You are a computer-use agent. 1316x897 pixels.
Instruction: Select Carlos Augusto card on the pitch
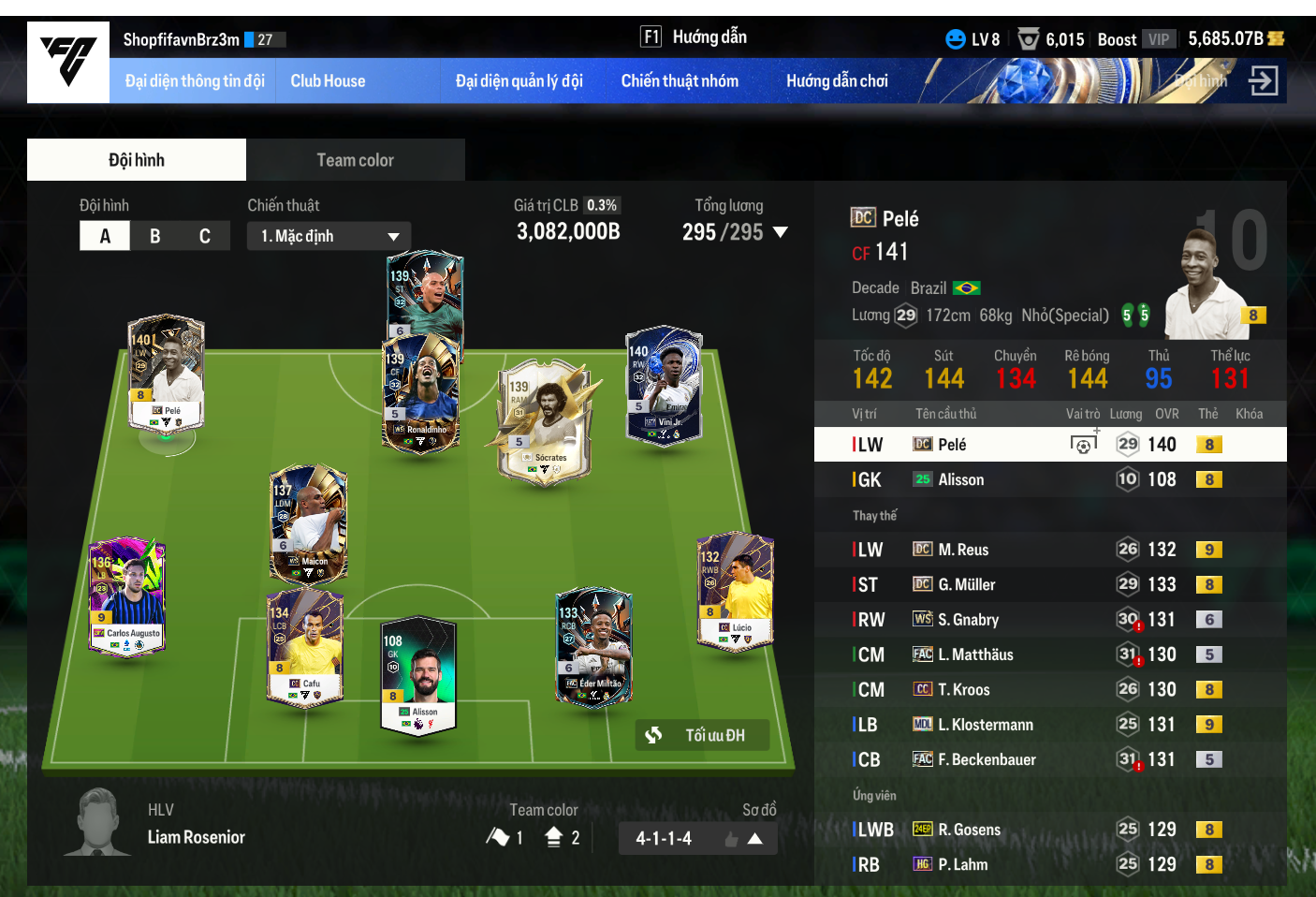[x=126, y=596]
